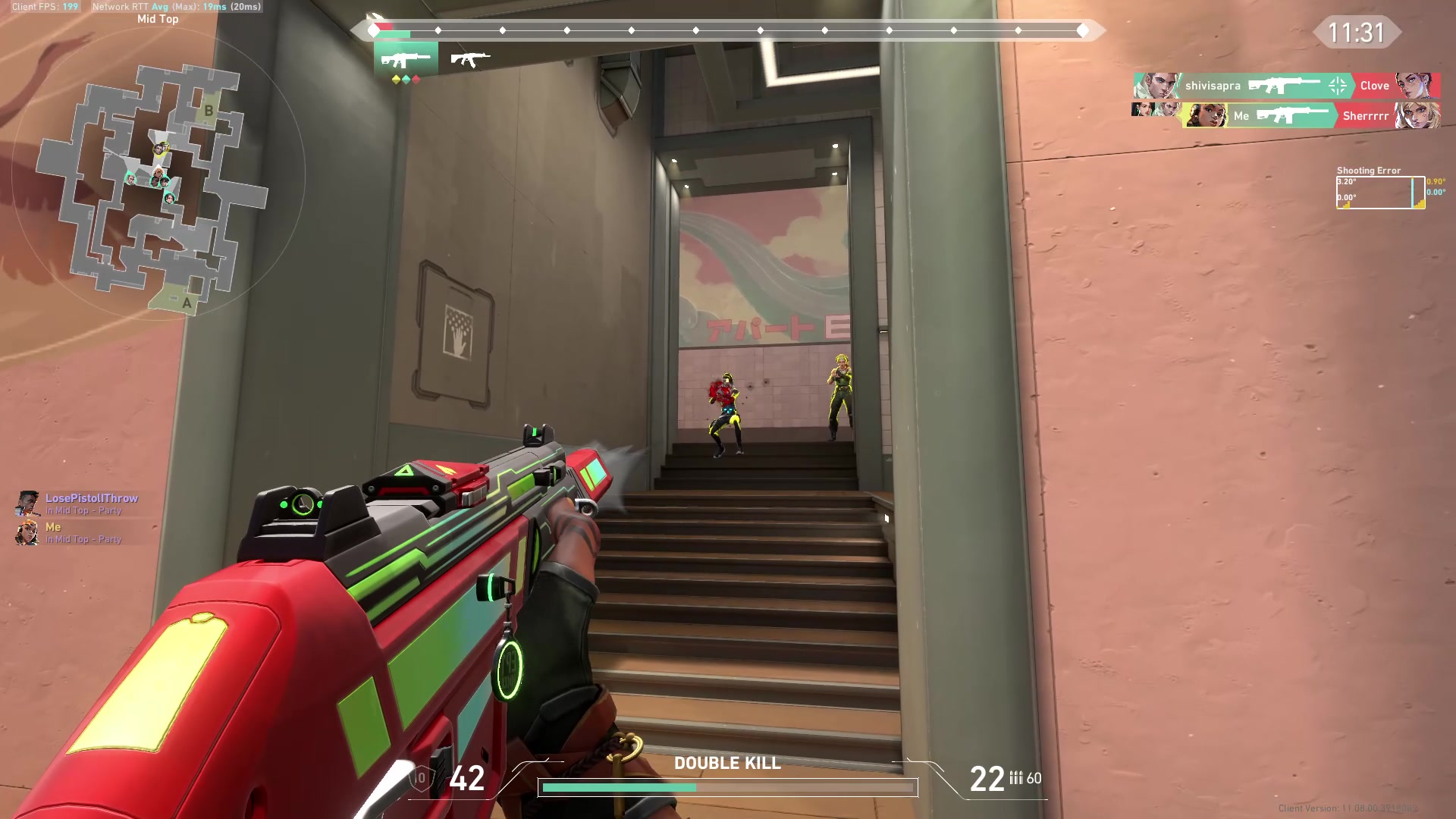The image size is (1456, 819).
Task: Click the Network RTT indicator
Action: (174, 6)
